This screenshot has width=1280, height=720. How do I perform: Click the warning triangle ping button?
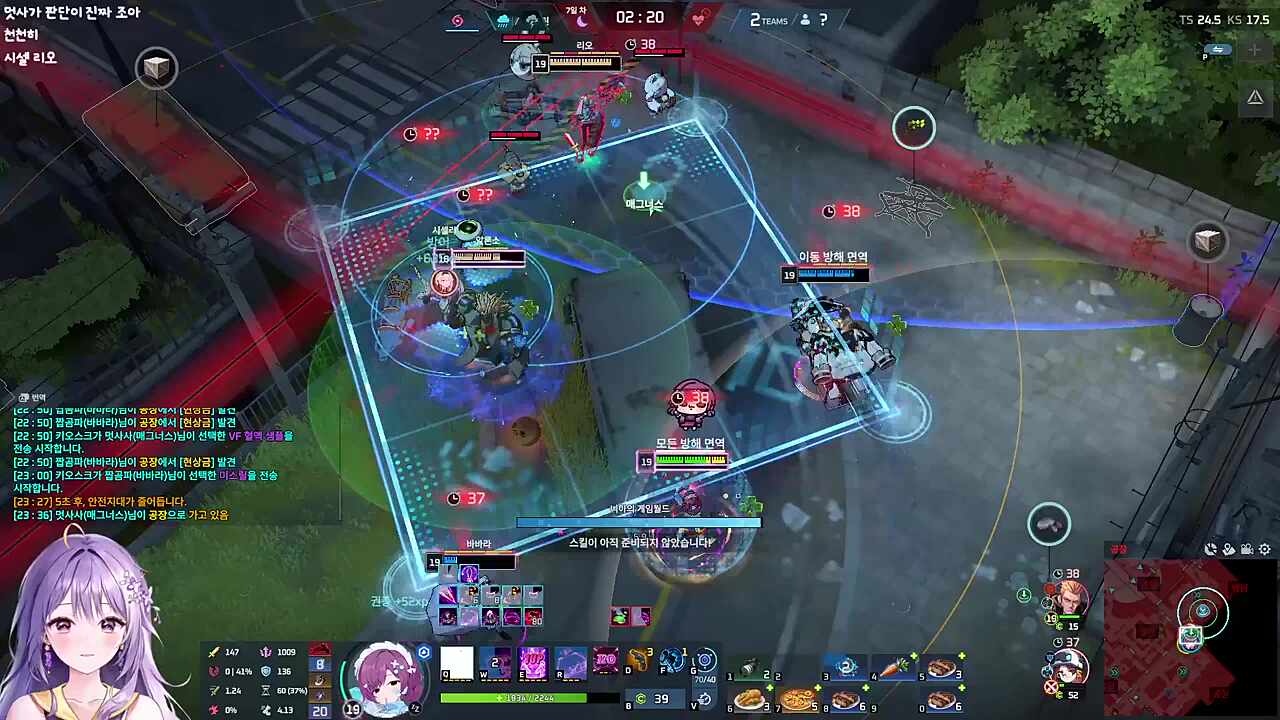(x=1255, y=97)
